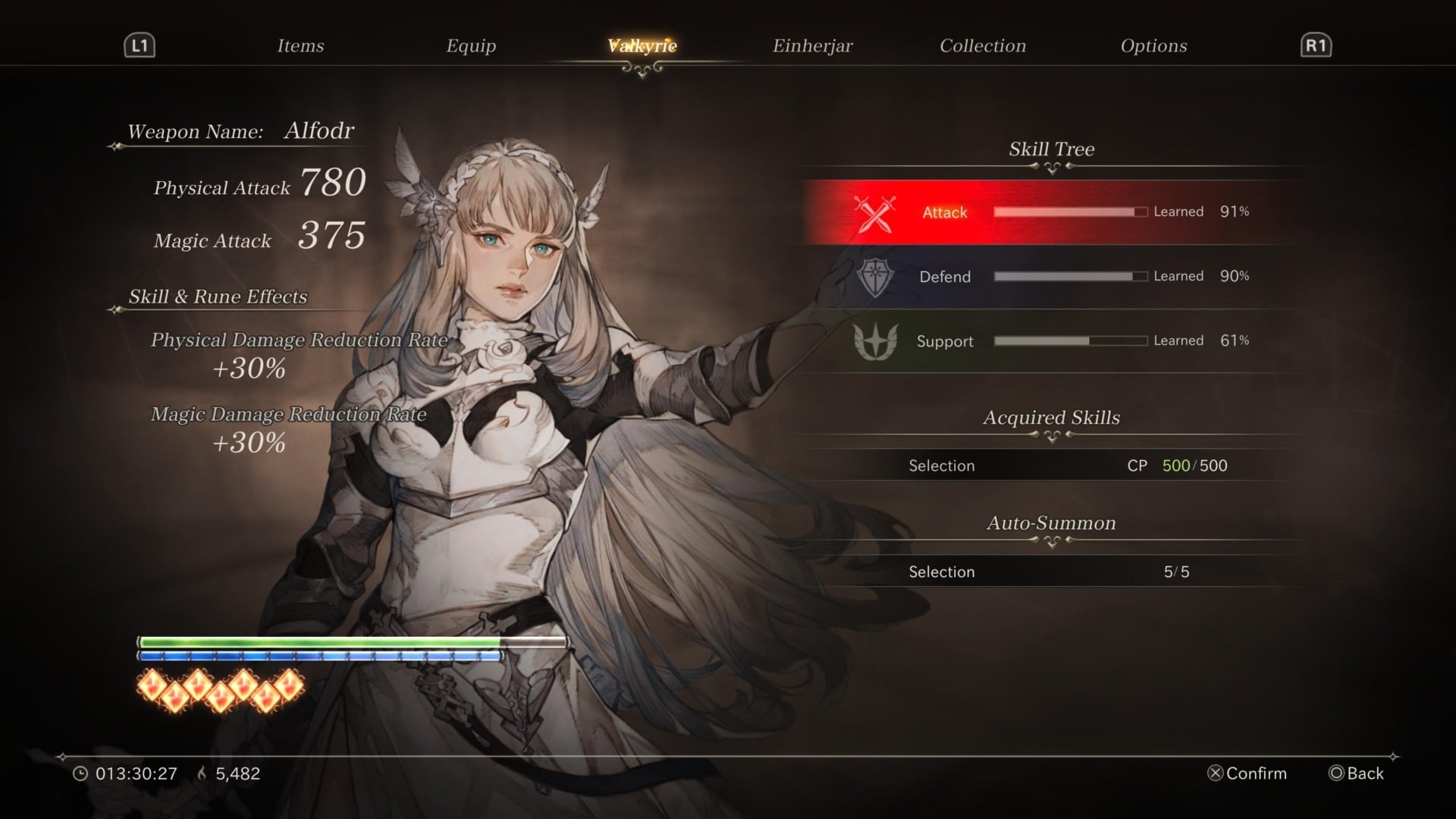The width and height of the screenshot is (1456, 819).
Task: Select the winged Support skill icon
Action: 874,340
